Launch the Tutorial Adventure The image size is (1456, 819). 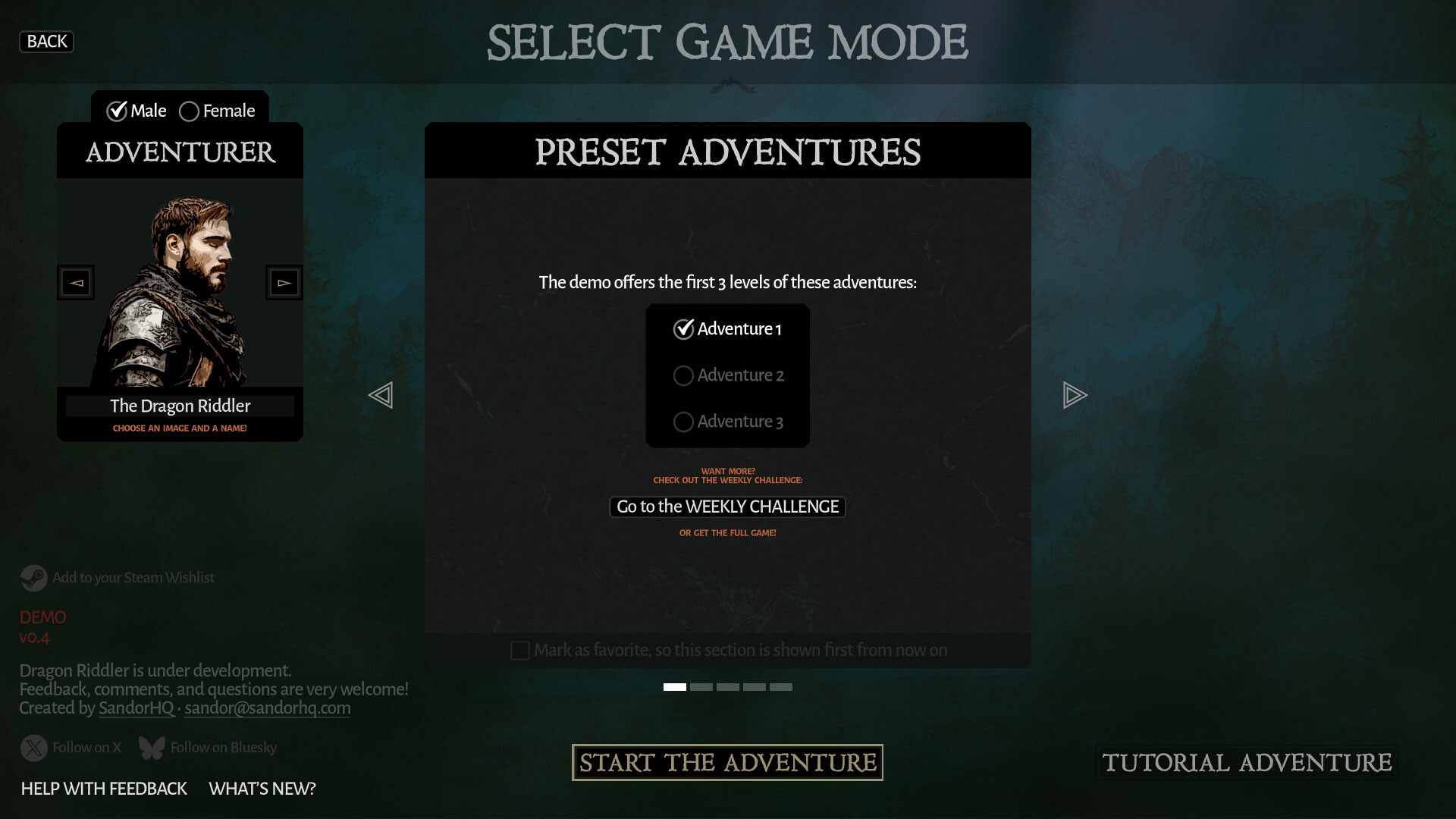point(1246,762)
